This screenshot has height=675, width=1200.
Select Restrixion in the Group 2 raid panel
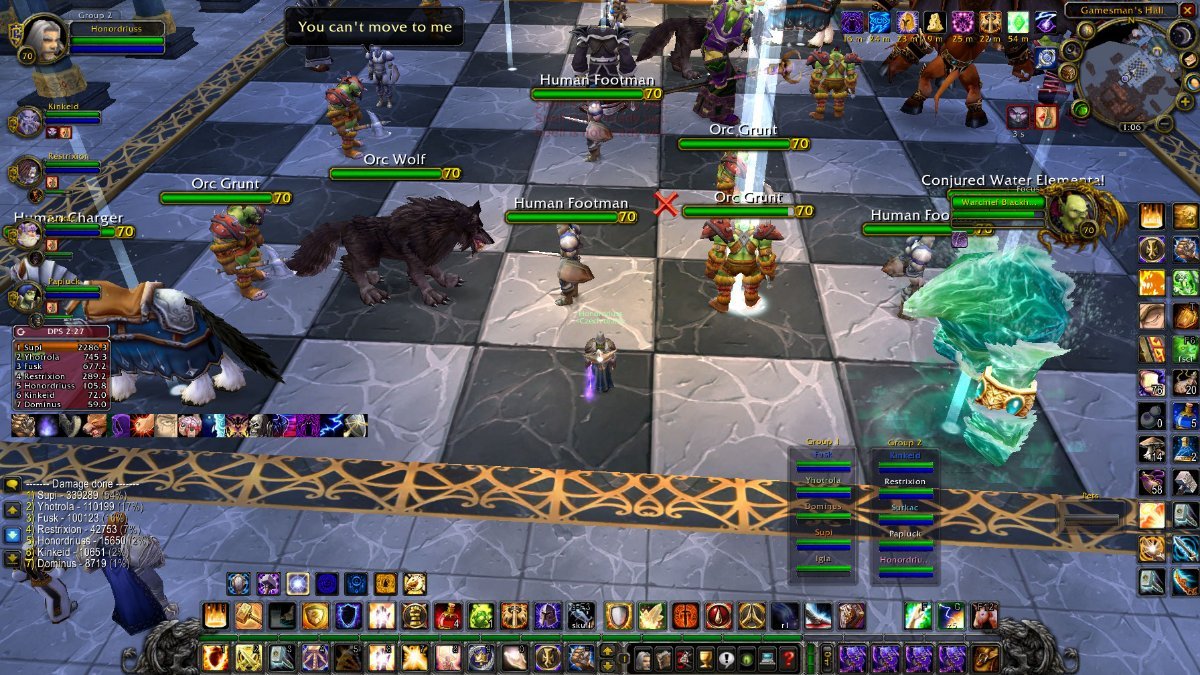pos(904,482)
